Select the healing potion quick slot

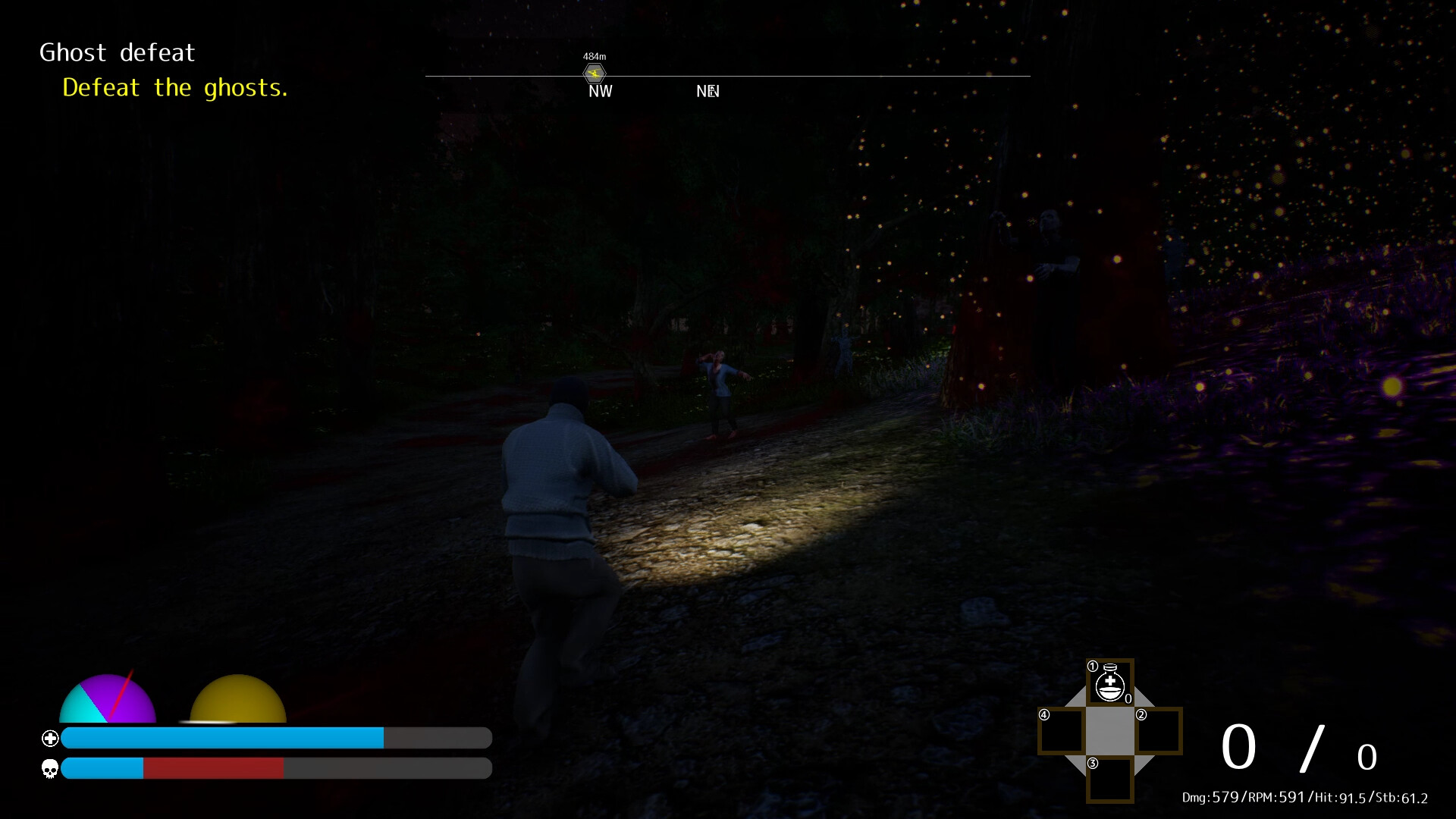coord(1110,683)
